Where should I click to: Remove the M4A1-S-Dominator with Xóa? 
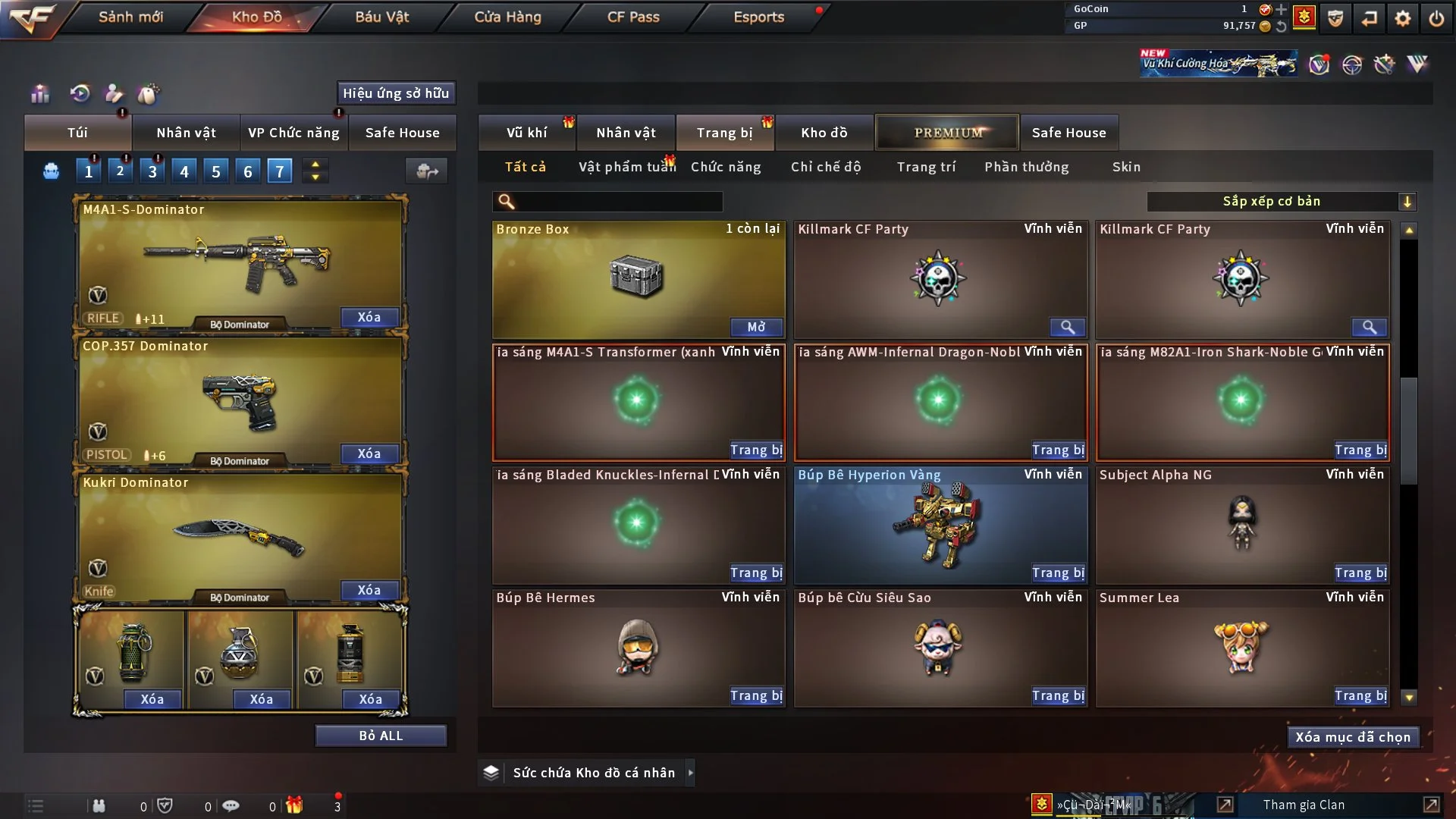coord(369,317)
